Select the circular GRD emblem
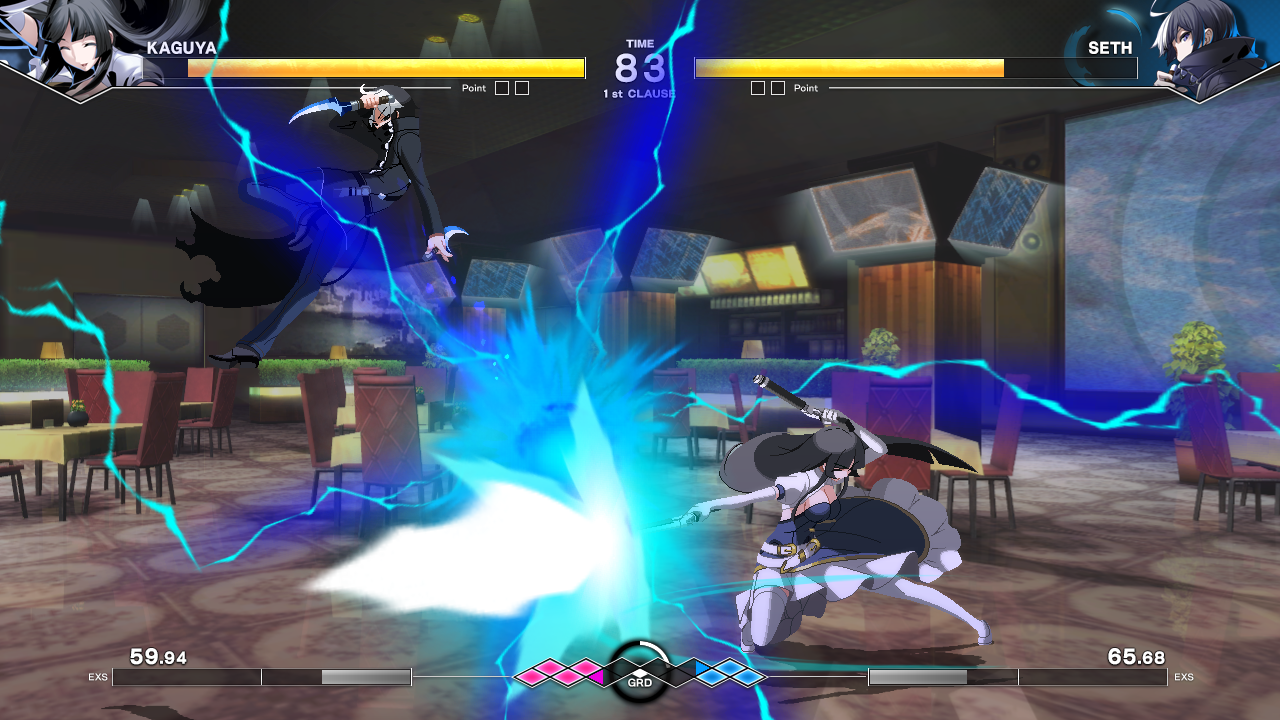 (x=640, y=672)
